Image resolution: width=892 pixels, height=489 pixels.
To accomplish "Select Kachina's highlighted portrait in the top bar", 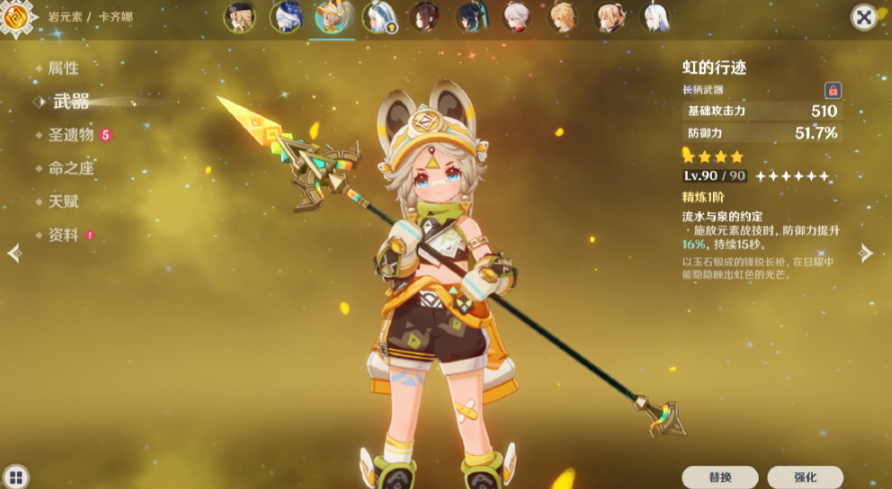I will point(331,18).
